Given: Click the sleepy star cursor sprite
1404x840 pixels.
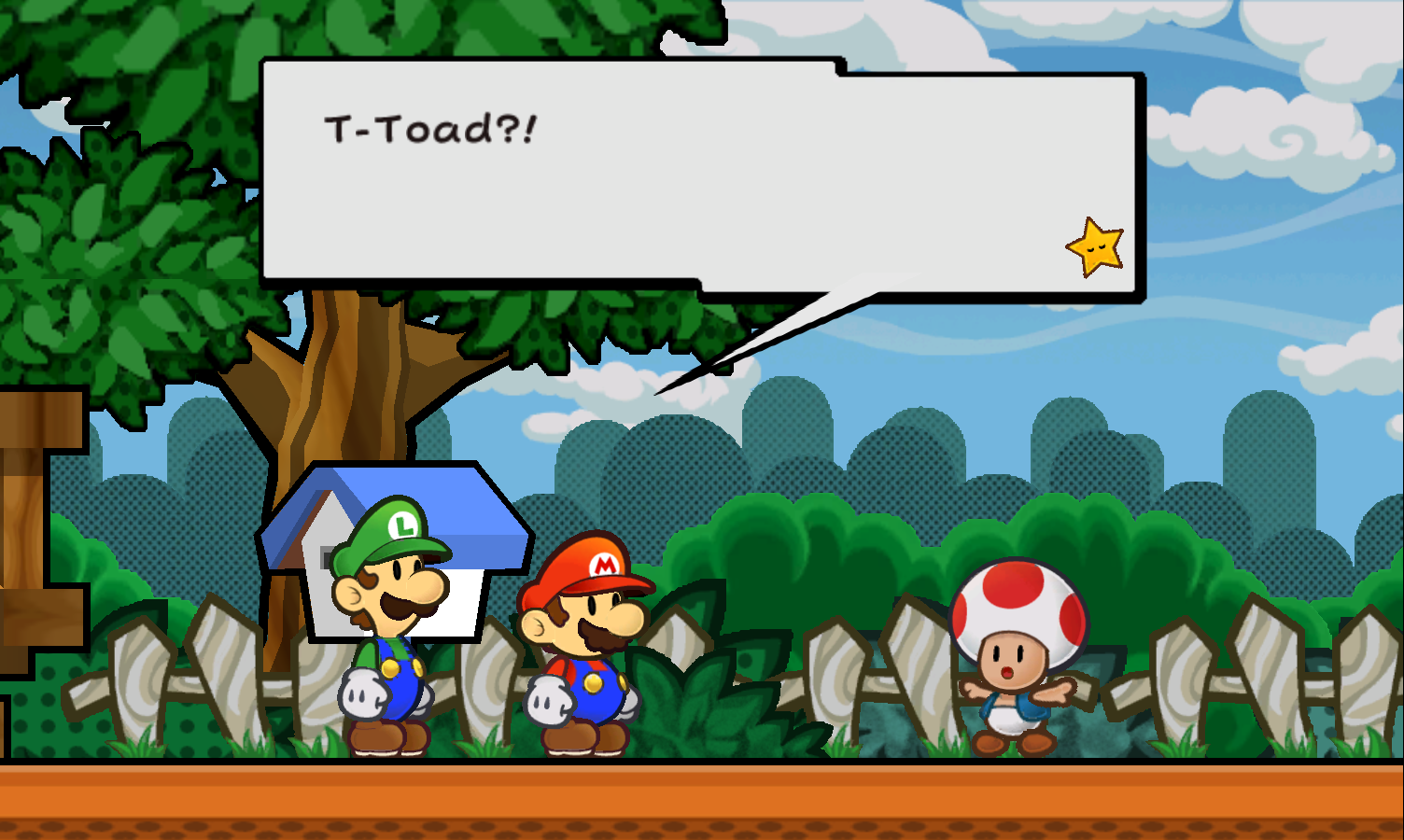Looking at the screenshot, I should click(x=1093, y=247).
